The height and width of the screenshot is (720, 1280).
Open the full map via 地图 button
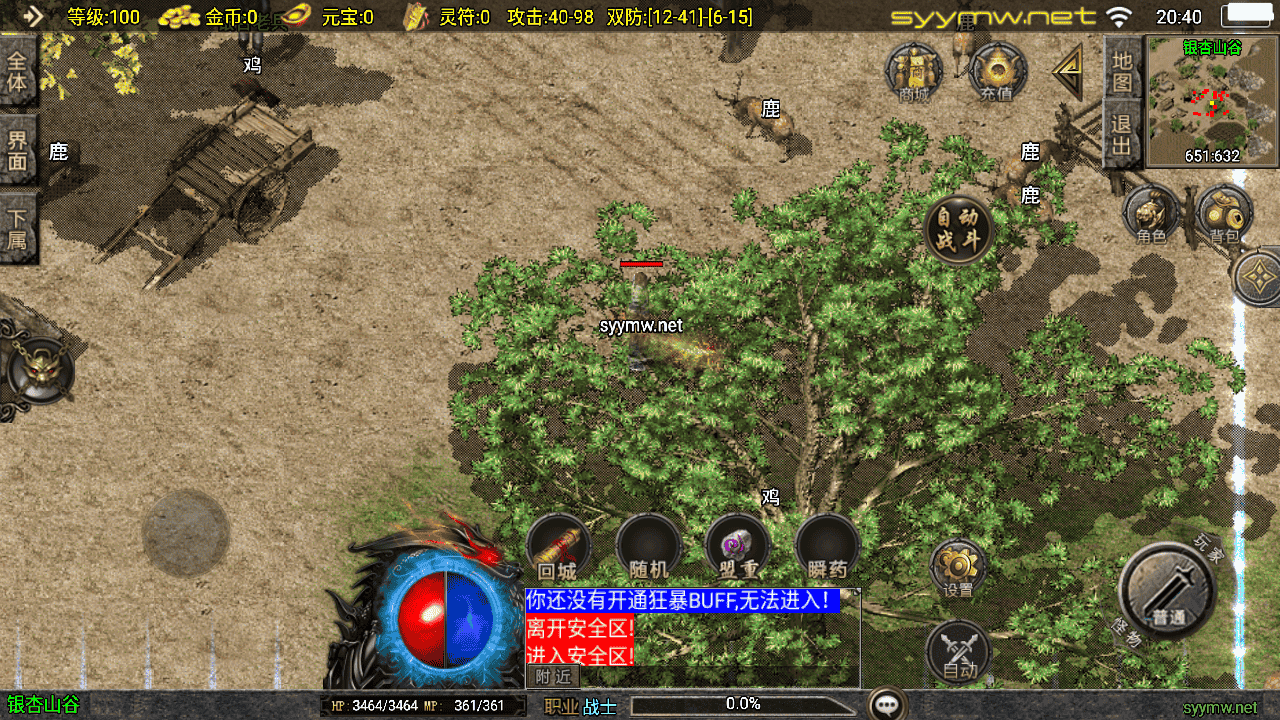pyautogui.click(x=1122, y=70)
